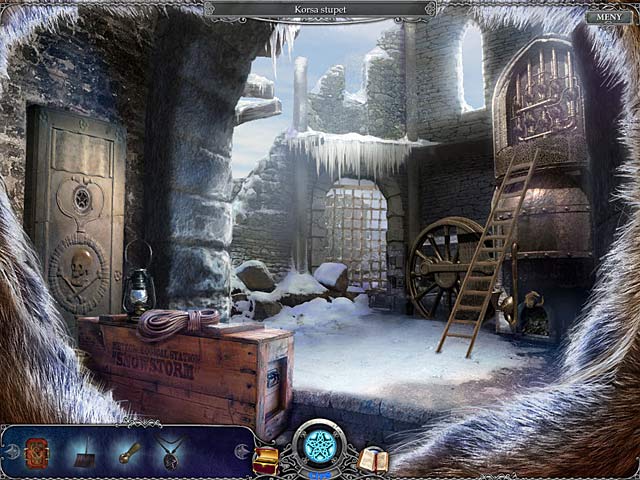Screen dimensions: 640x480
Task: Activate the glowing blue pentagram hint
Action: pos(320,446)
